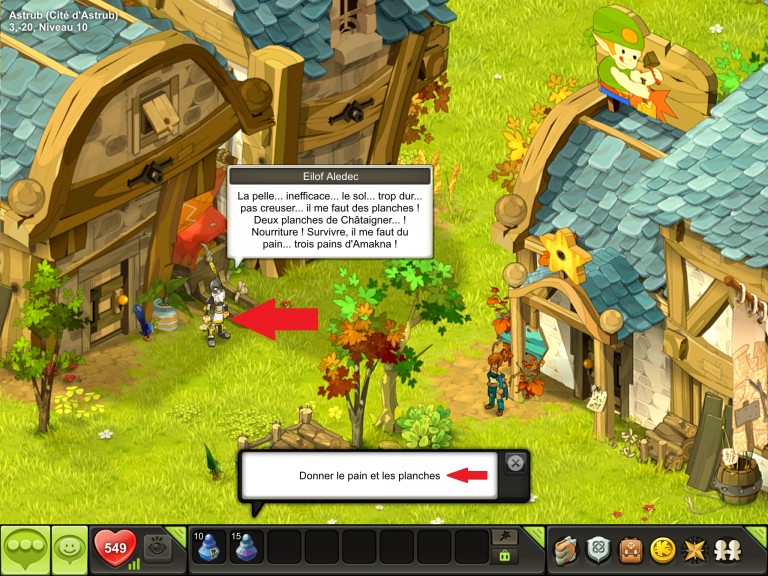Switch to the running figure shortcut tab

pyautogui.click(x=504, y=537)
